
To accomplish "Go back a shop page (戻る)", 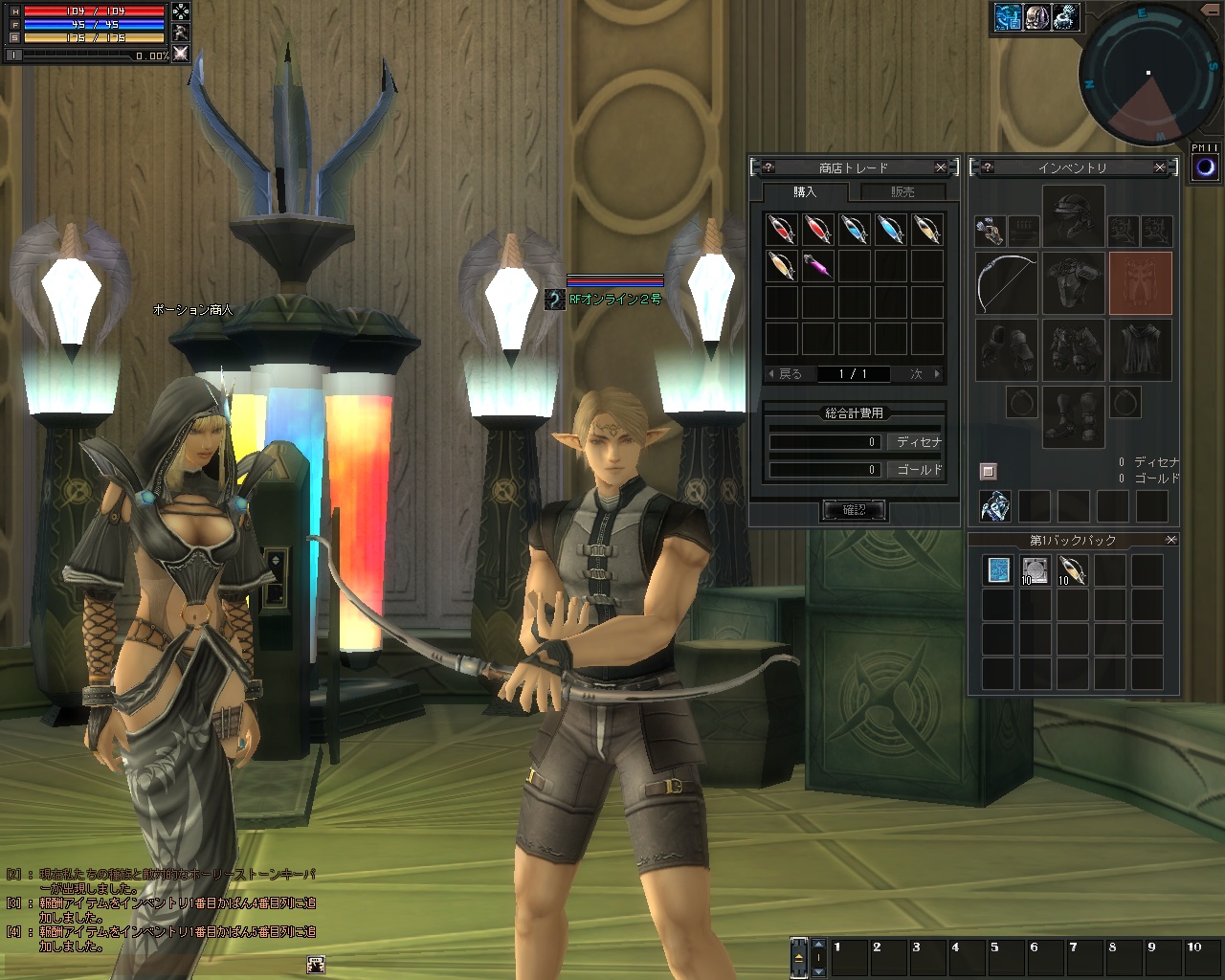I will point(785,374).
